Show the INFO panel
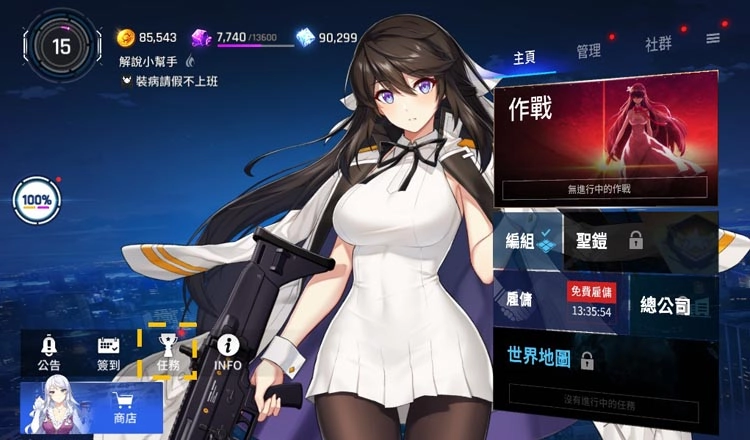Screen dimensions: 750x440 tap(228, 353)
